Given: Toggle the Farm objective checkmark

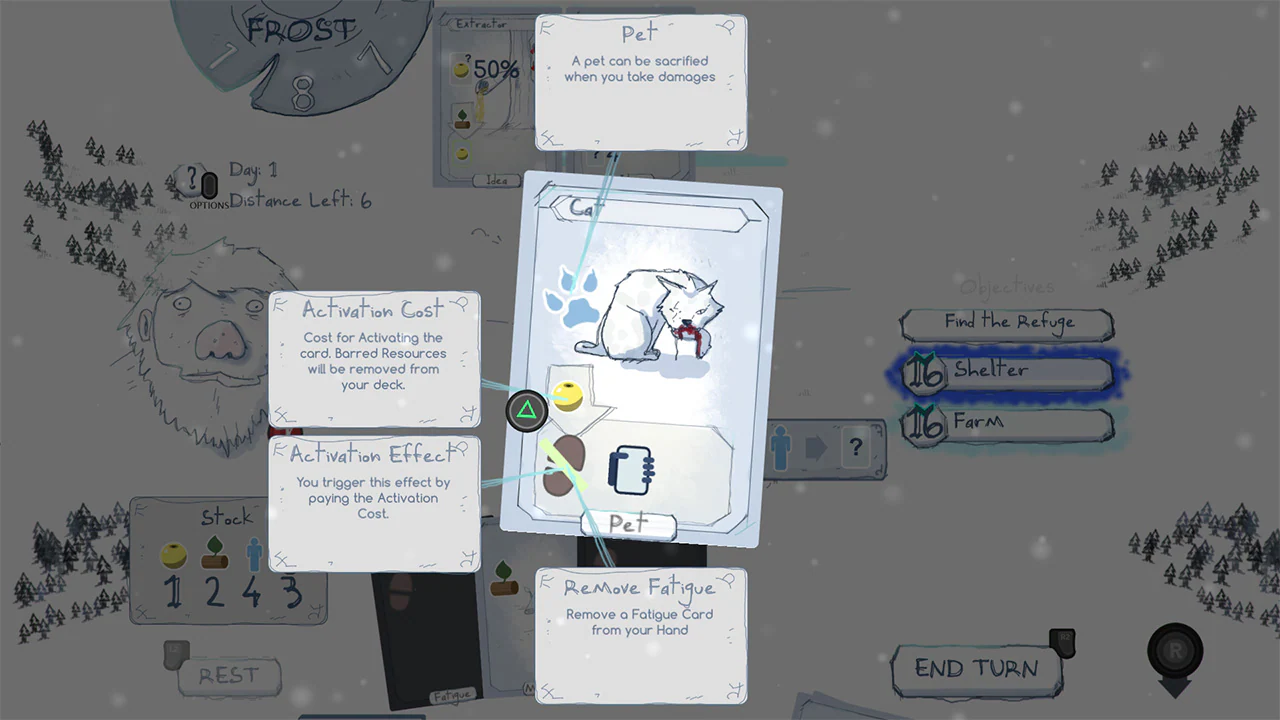Looking at the screenshot, I should 925,422.
